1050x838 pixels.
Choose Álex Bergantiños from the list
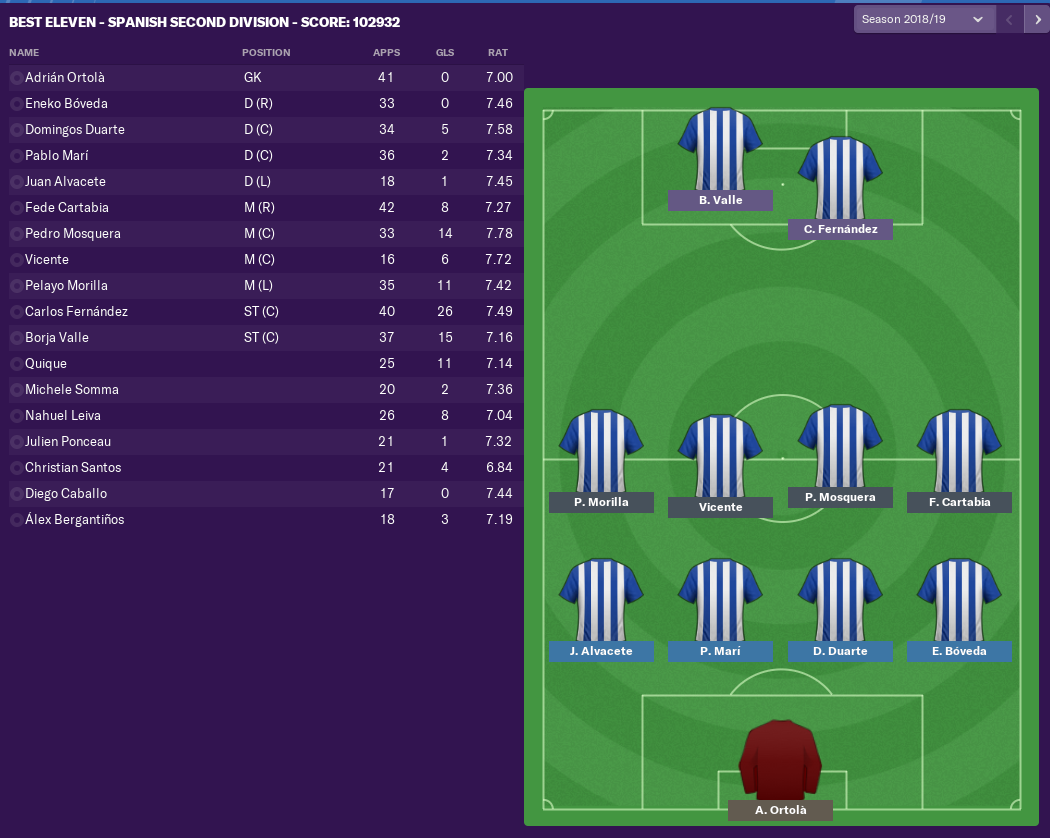coord(74,520)
